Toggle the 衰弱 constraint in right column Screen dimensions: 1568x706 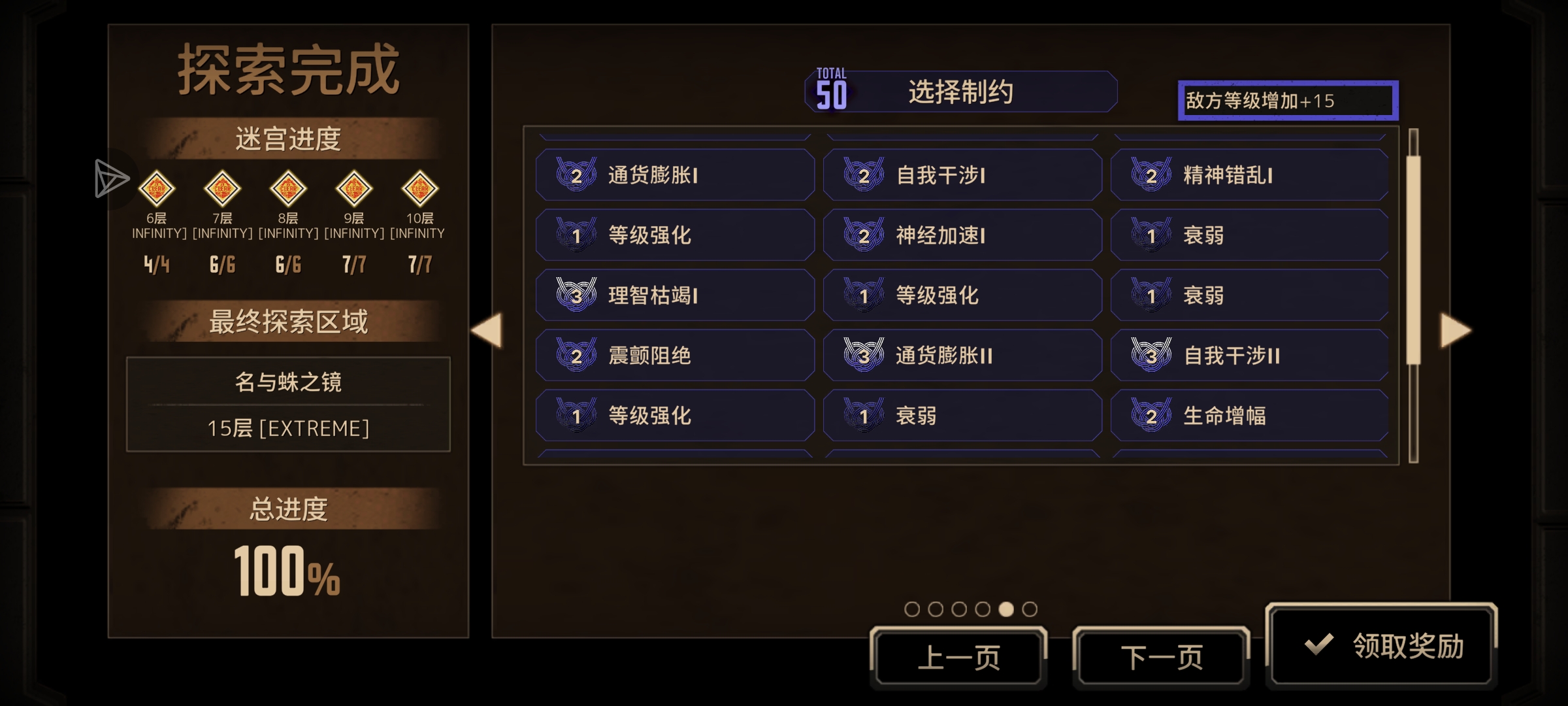tap(1249, 235)
